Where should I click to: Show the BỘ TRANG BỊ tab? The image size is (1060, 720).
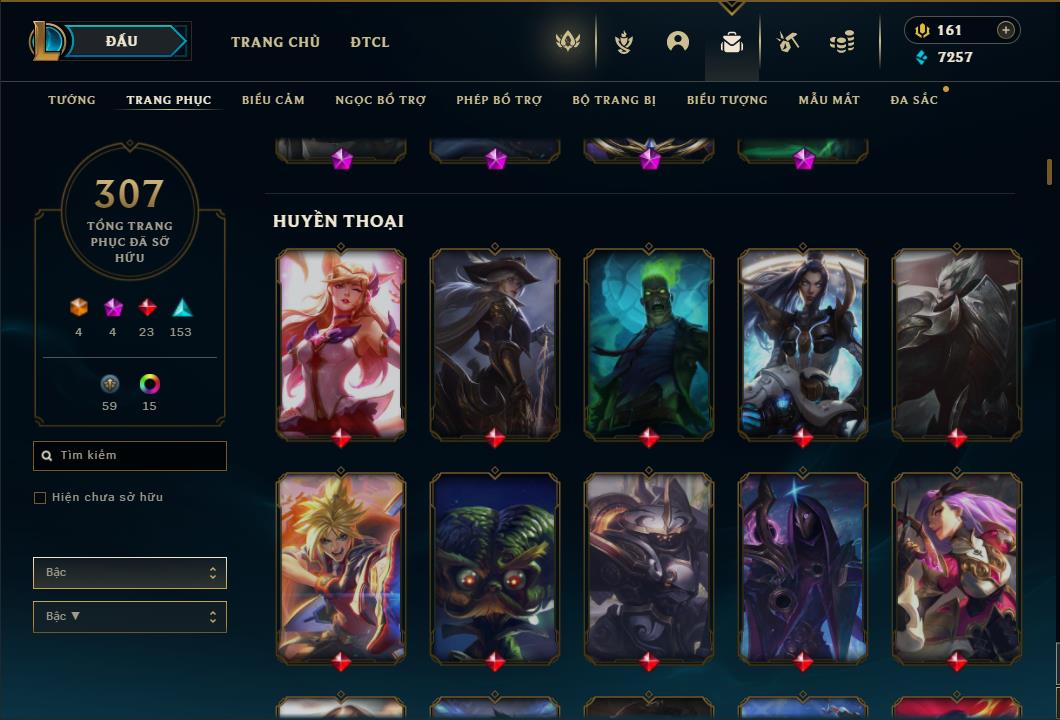(614, 100)
